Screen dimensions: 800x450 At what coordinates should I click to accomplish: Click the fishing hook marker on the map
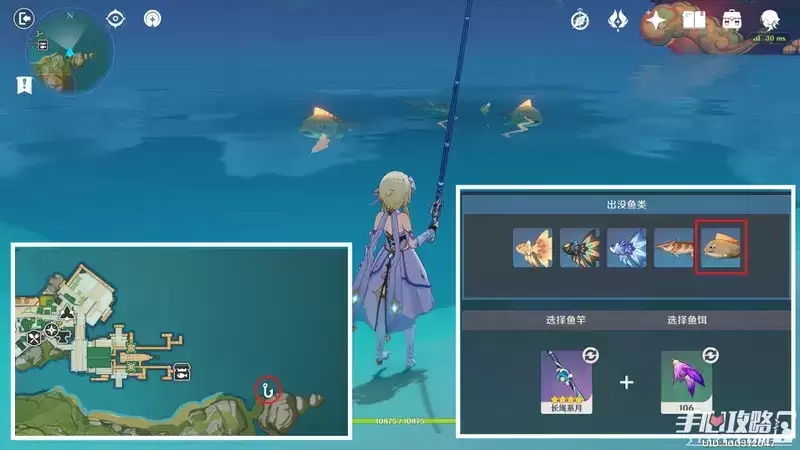(267, 387)
